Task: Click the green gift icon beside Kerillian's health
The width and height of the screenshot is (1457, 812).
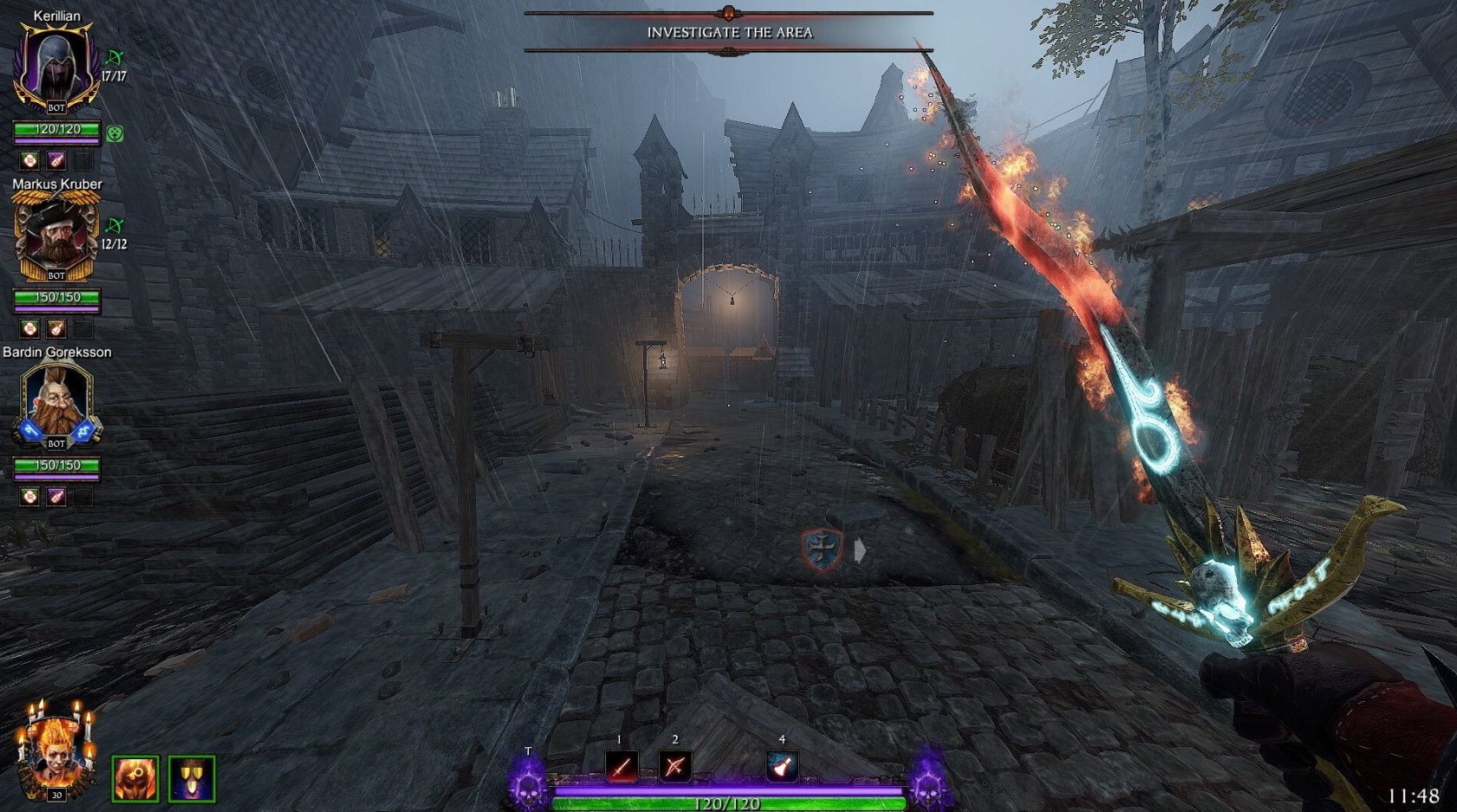Action: point(113,133)
